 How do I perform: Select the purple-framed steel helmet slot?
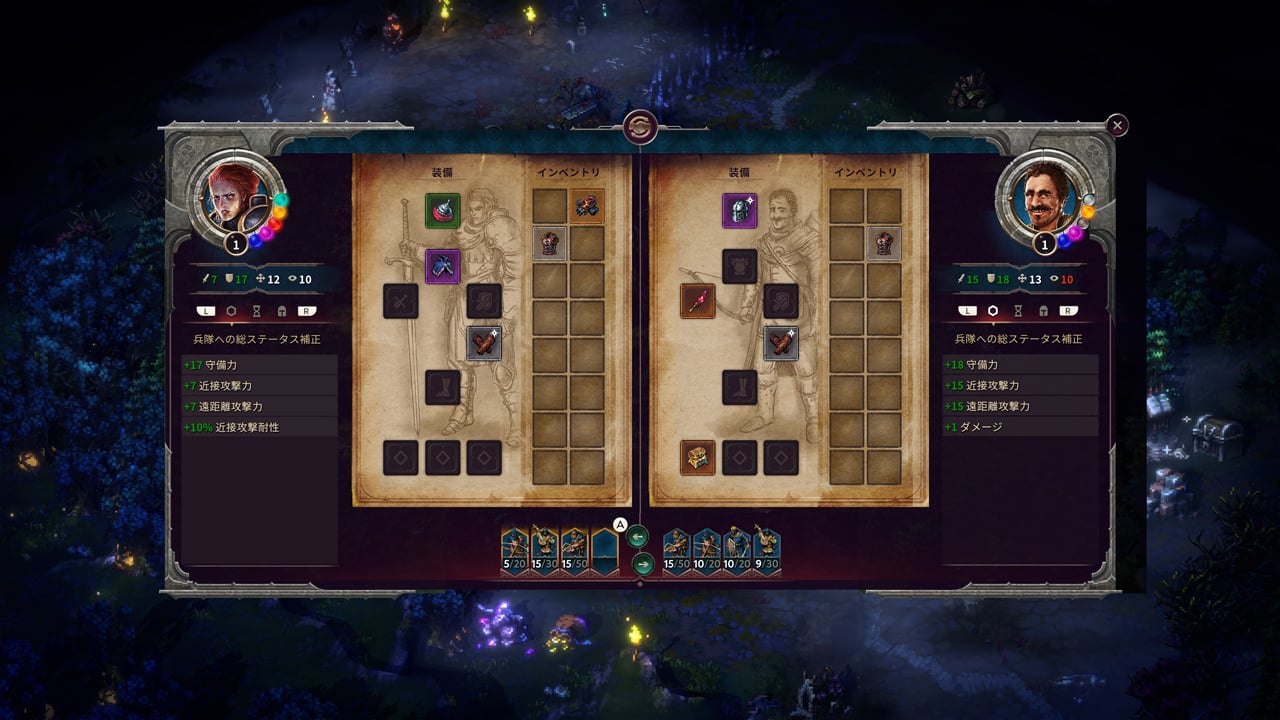(x=740, y=211)
